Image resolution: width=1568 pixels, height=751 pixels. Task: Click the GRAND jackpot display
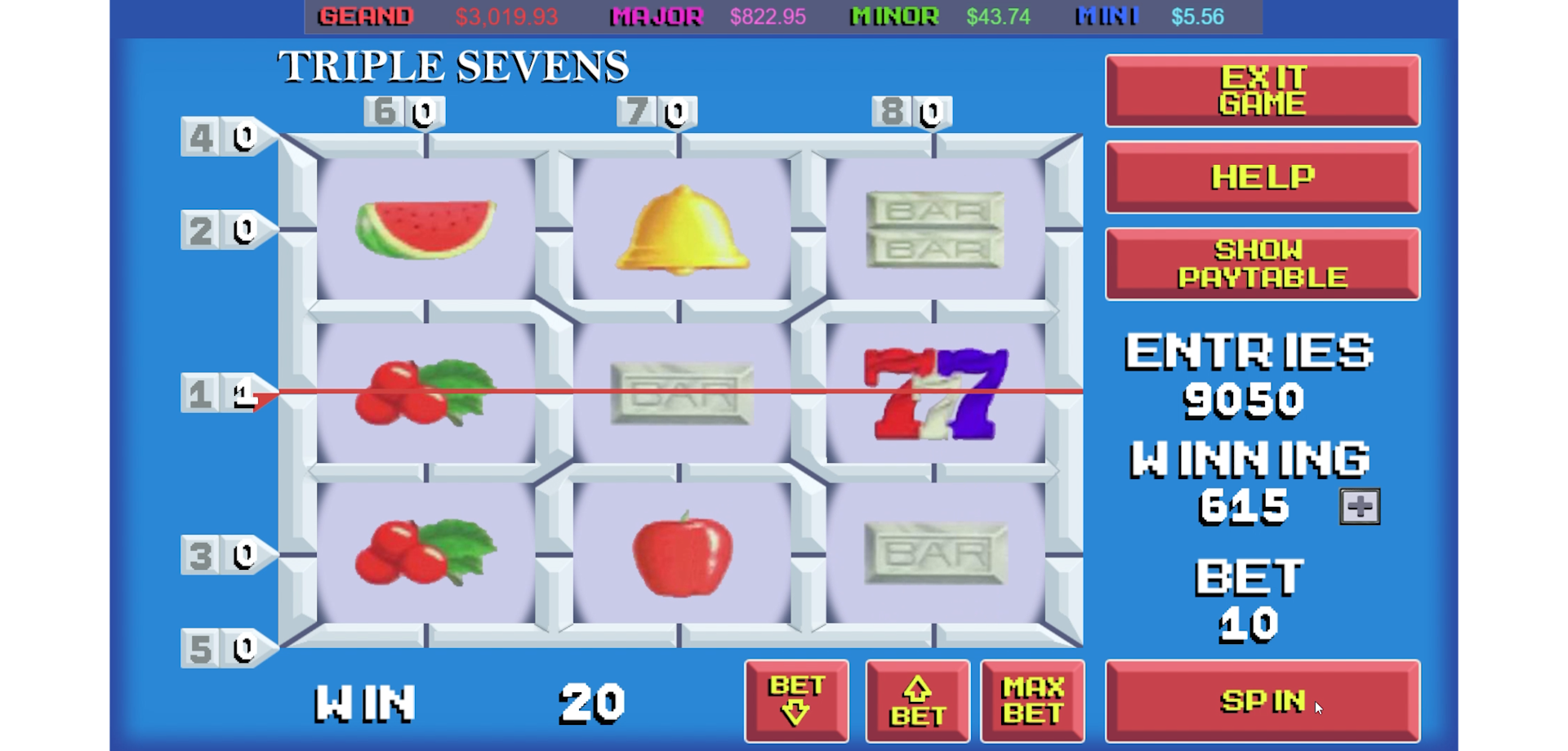pos(366,16)
